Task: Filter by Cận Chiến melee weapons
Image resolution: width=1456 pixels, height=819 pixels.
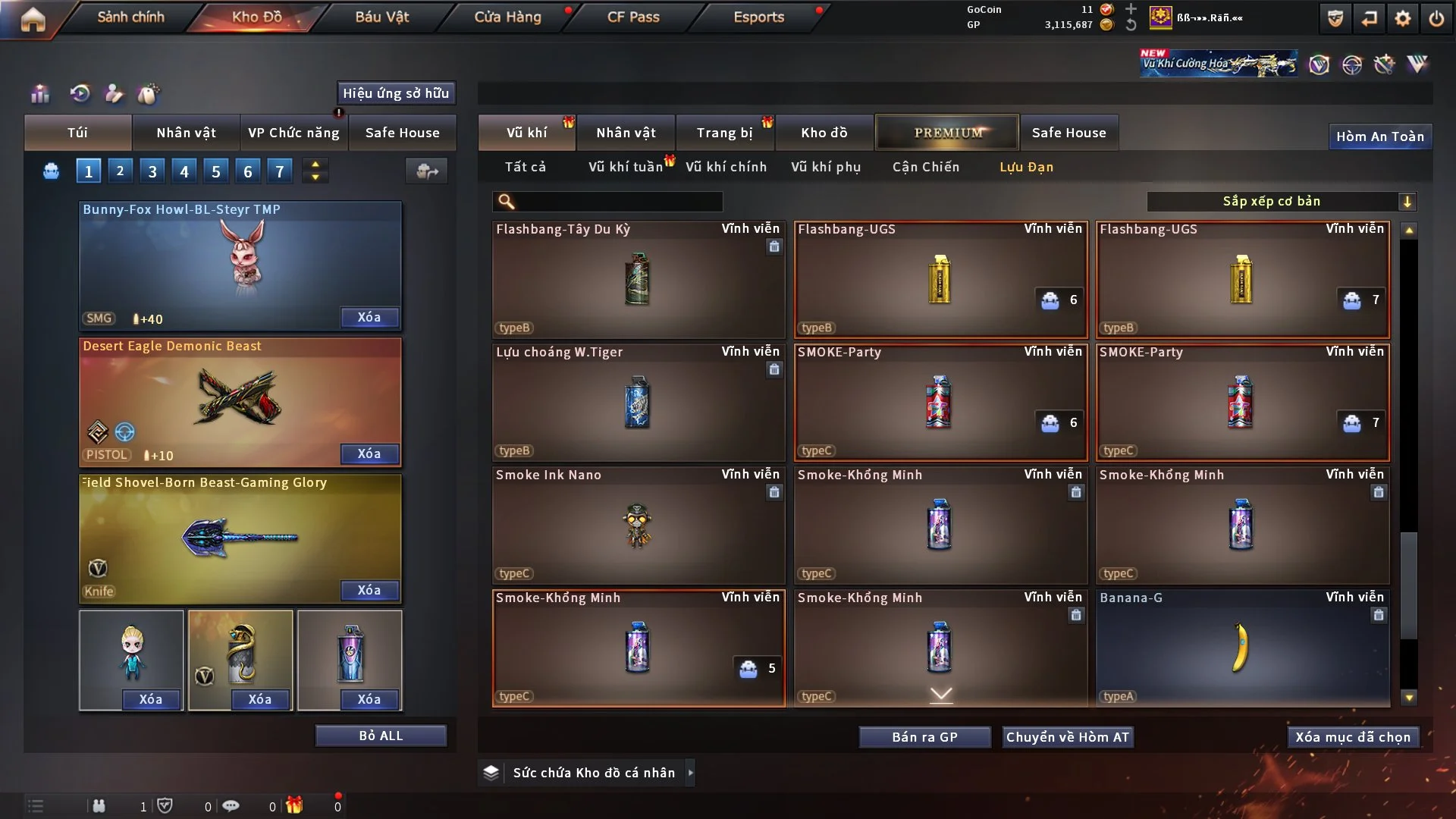Action: [926, 167]
